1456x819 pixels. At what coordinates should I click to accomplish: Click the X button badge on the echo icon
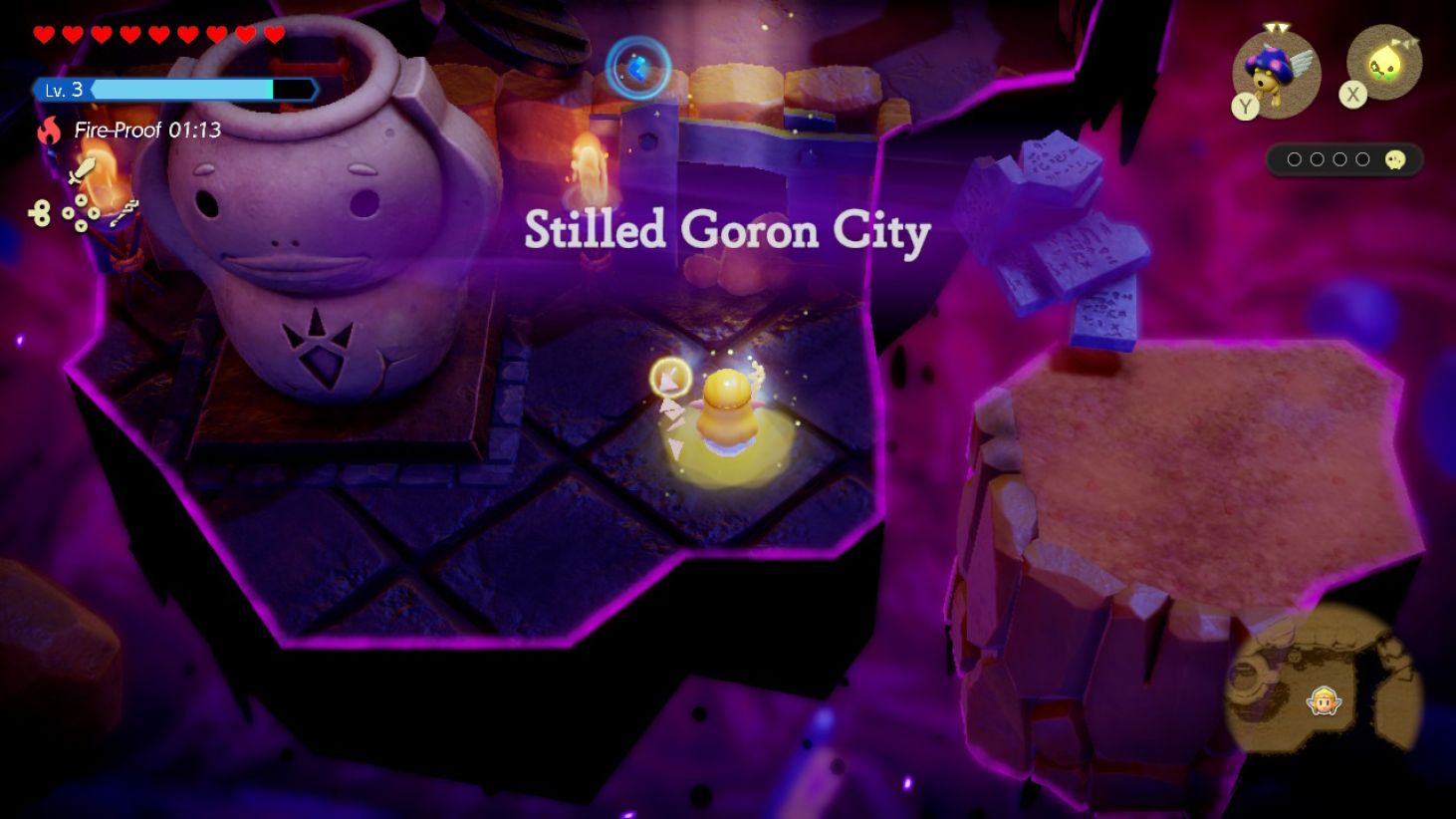[x=1352, y=96]
